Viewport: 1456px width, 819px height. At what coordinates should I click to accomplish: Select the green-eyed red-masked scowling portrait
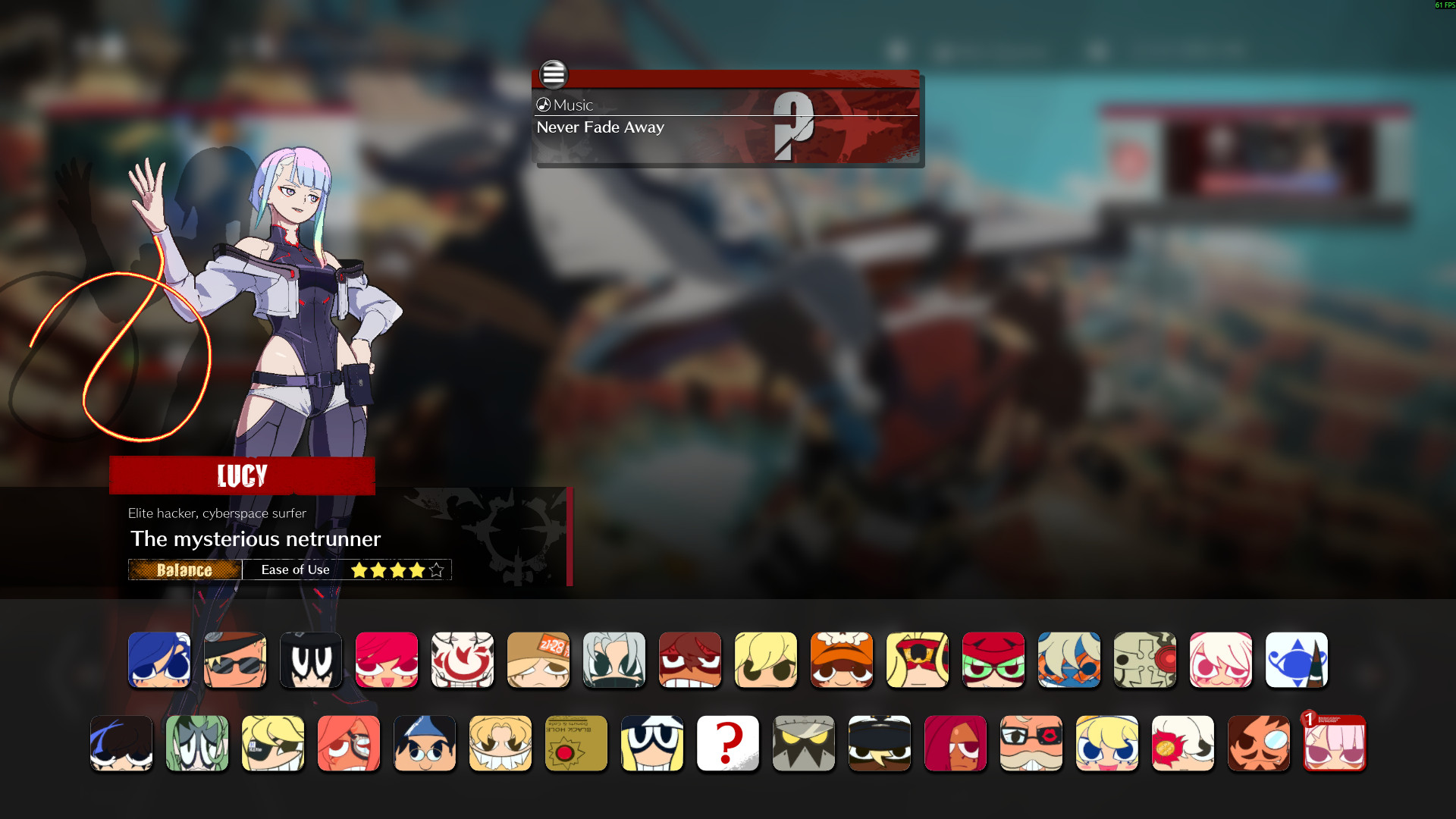click(x=993, y=661)
